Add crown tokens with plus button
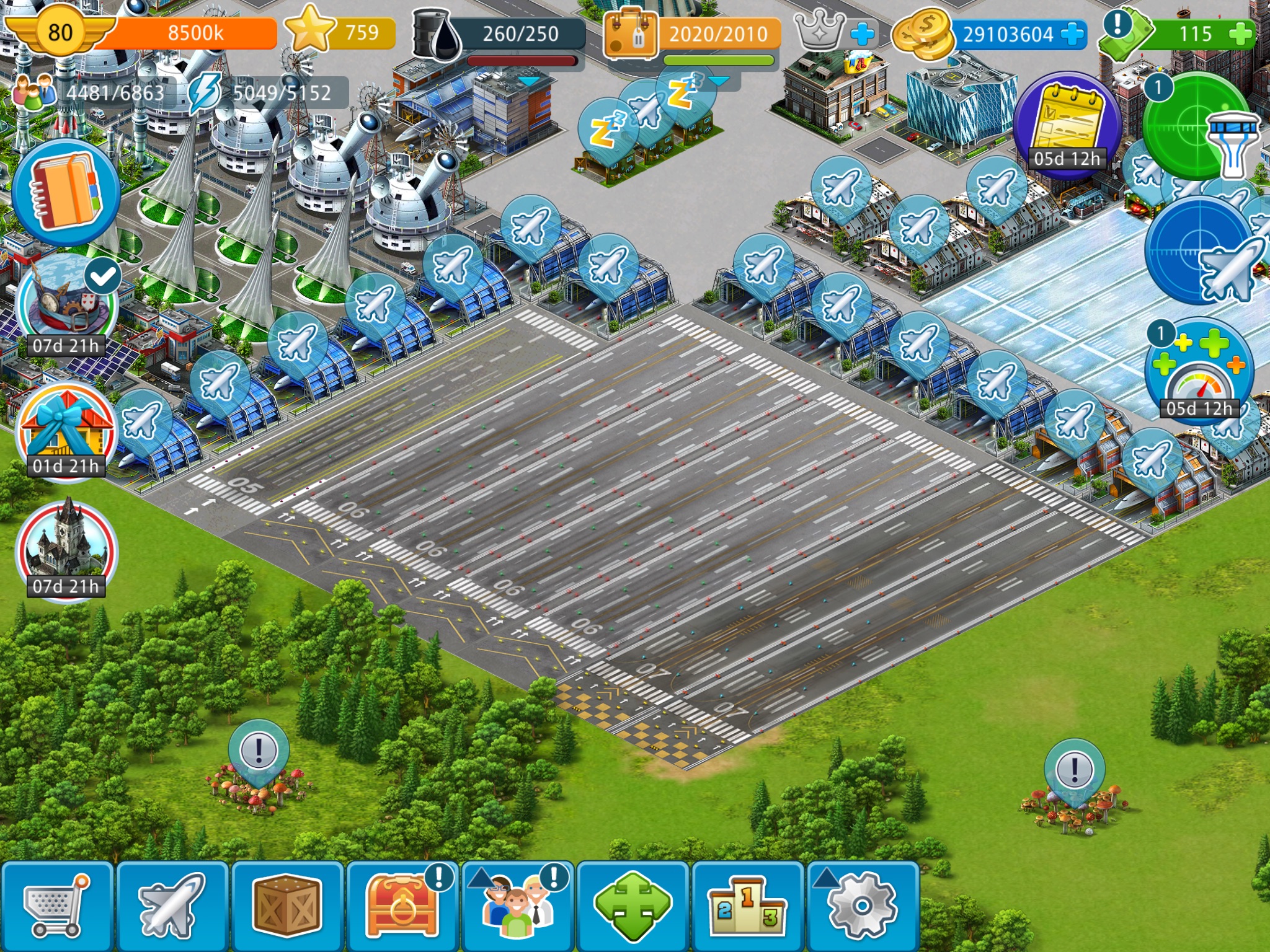The image size is (1270, 952). [863, 33]
